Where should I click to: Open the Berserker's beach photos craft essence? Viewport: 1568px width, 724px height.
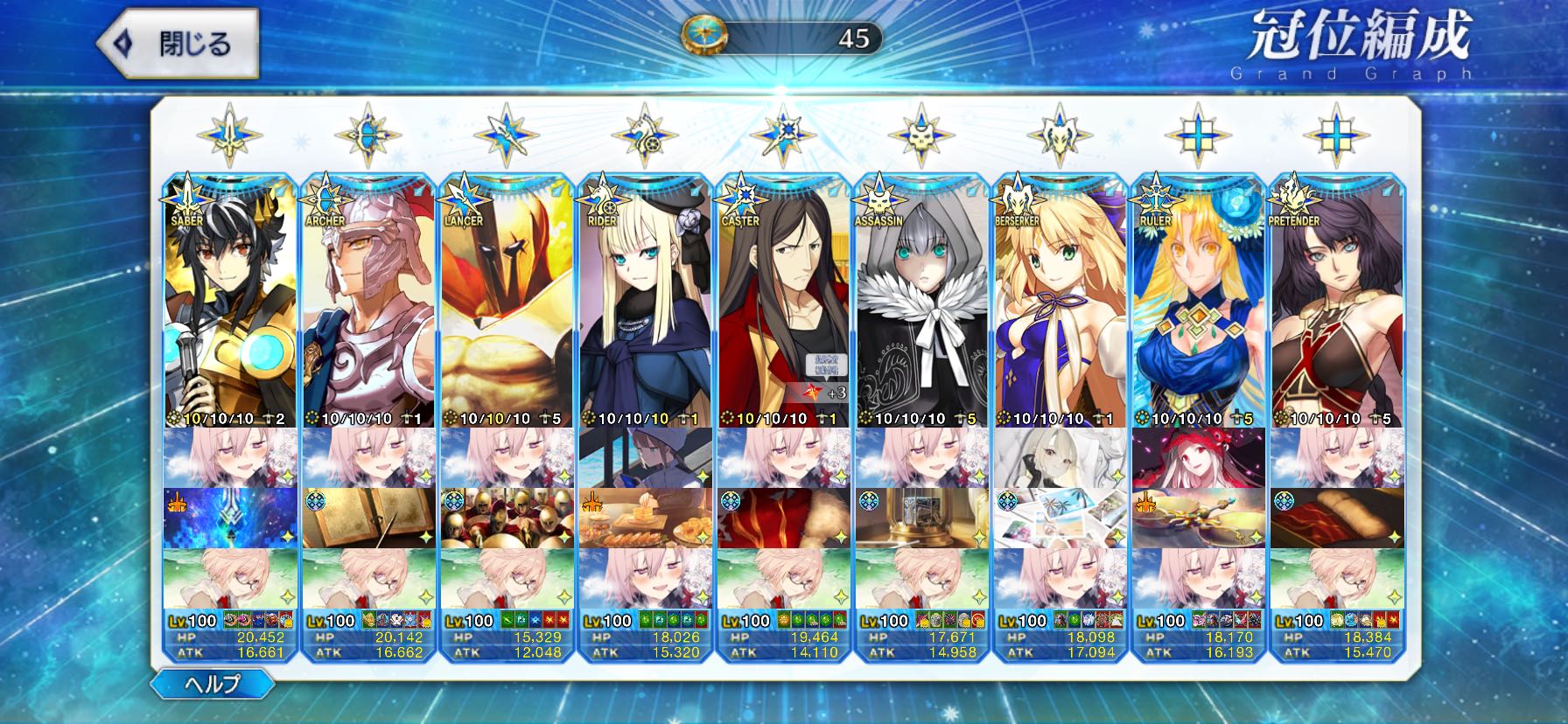1060,518
